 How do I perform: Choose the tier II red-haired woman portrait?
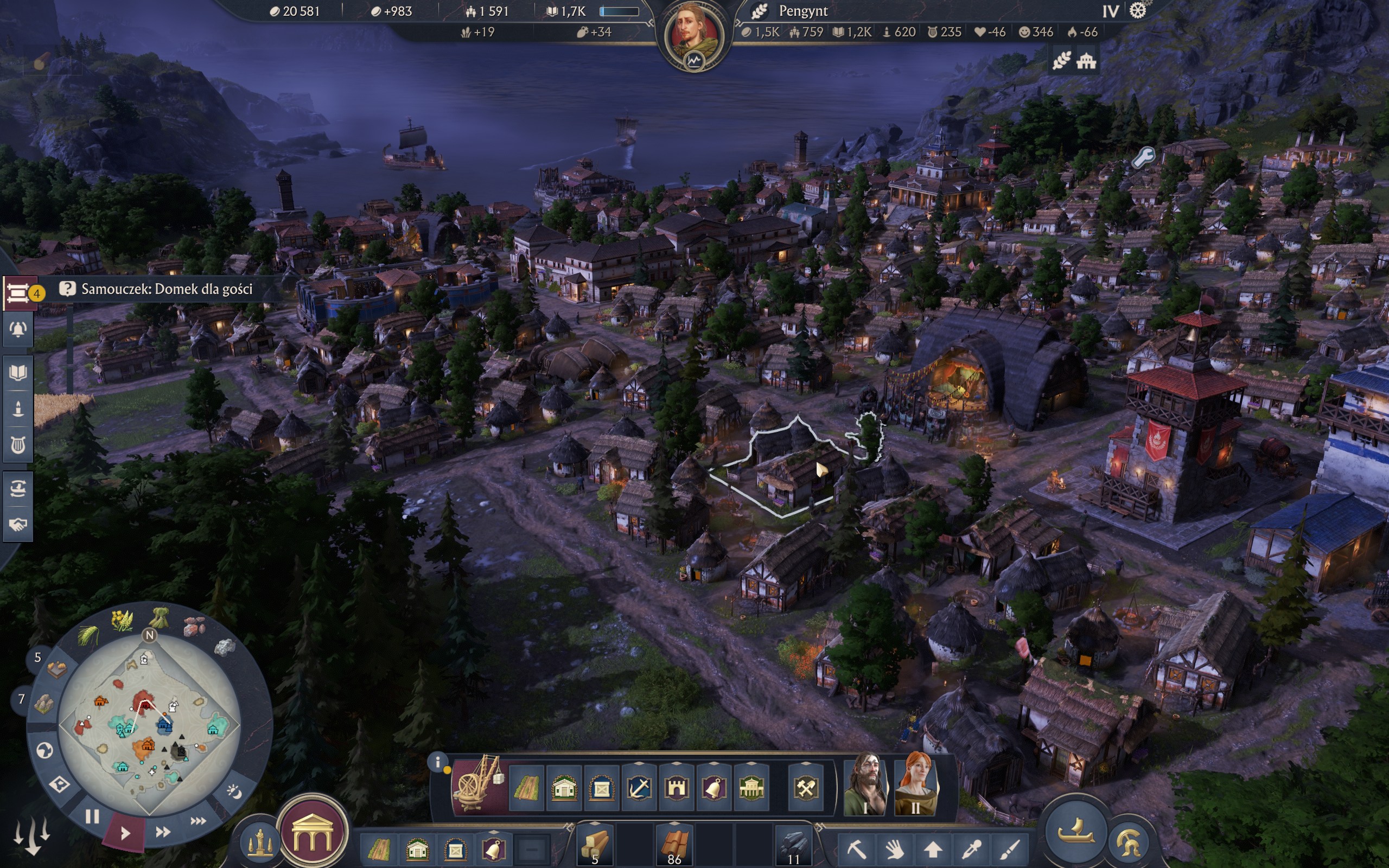(x=915, y=783)
